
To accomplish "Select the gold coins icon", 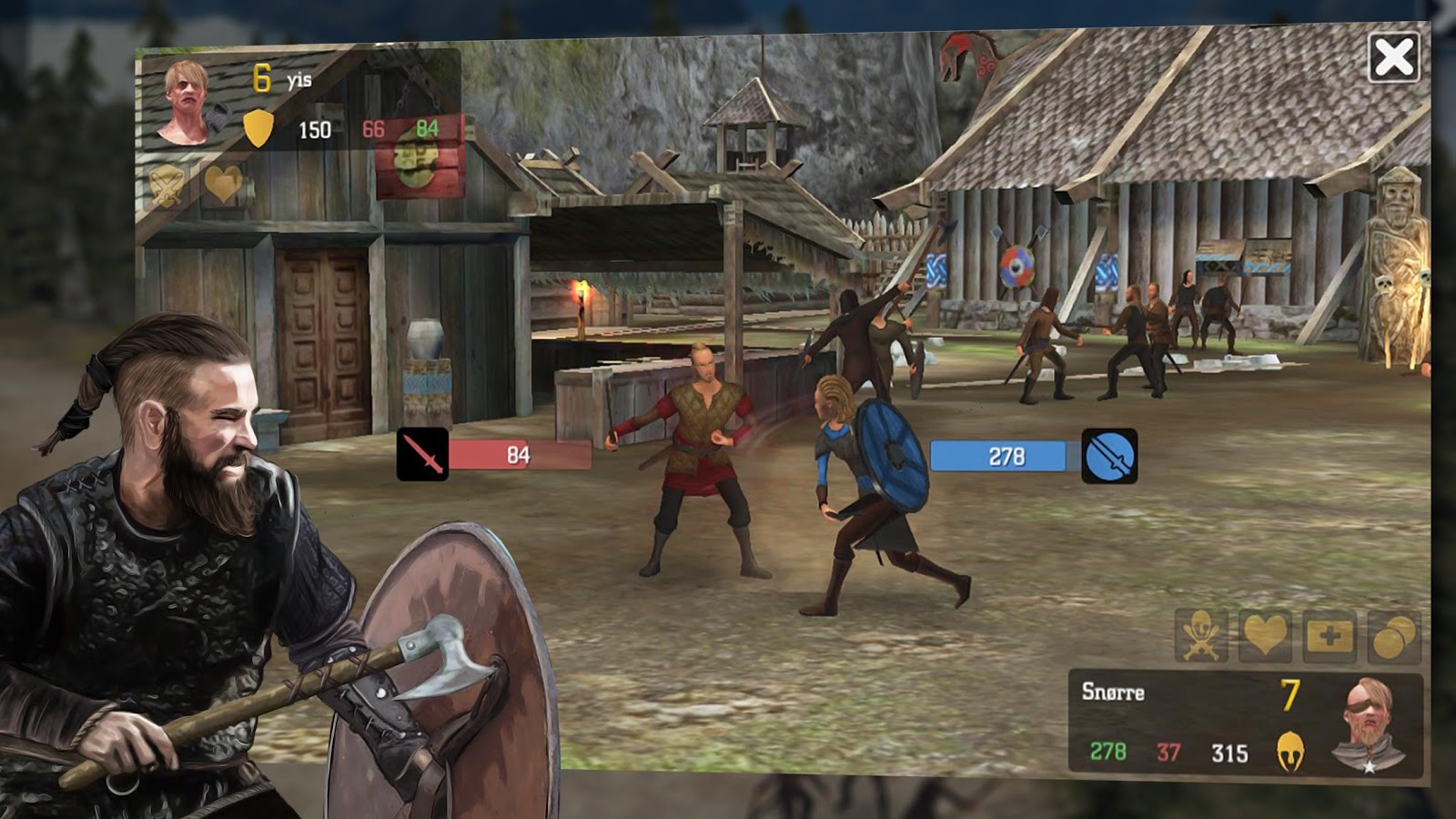I will coord(1393,636).
